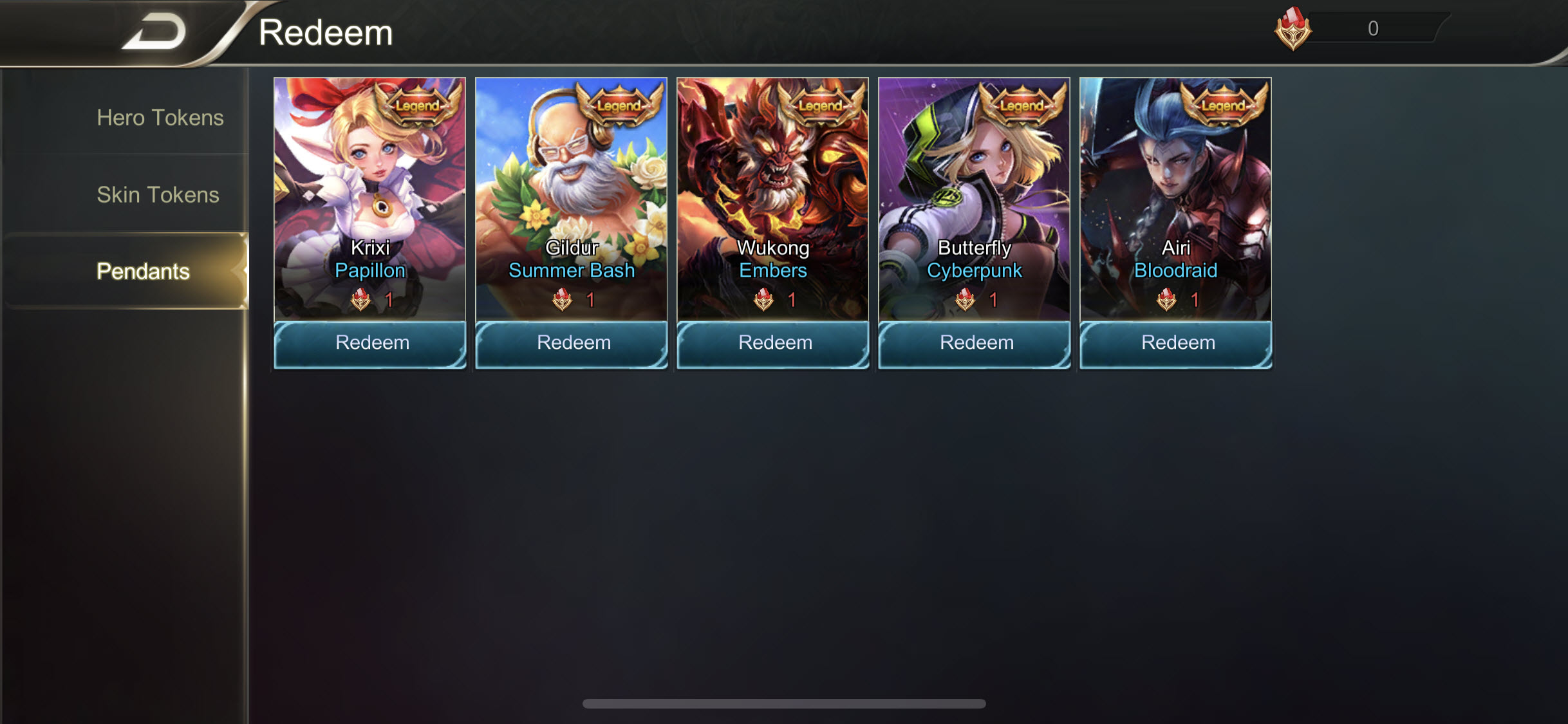Image resolution: width=1568 pixels, height=724 pixels.
Task: Click the Legend badge on Gildur's card
Action: [617, 106]
